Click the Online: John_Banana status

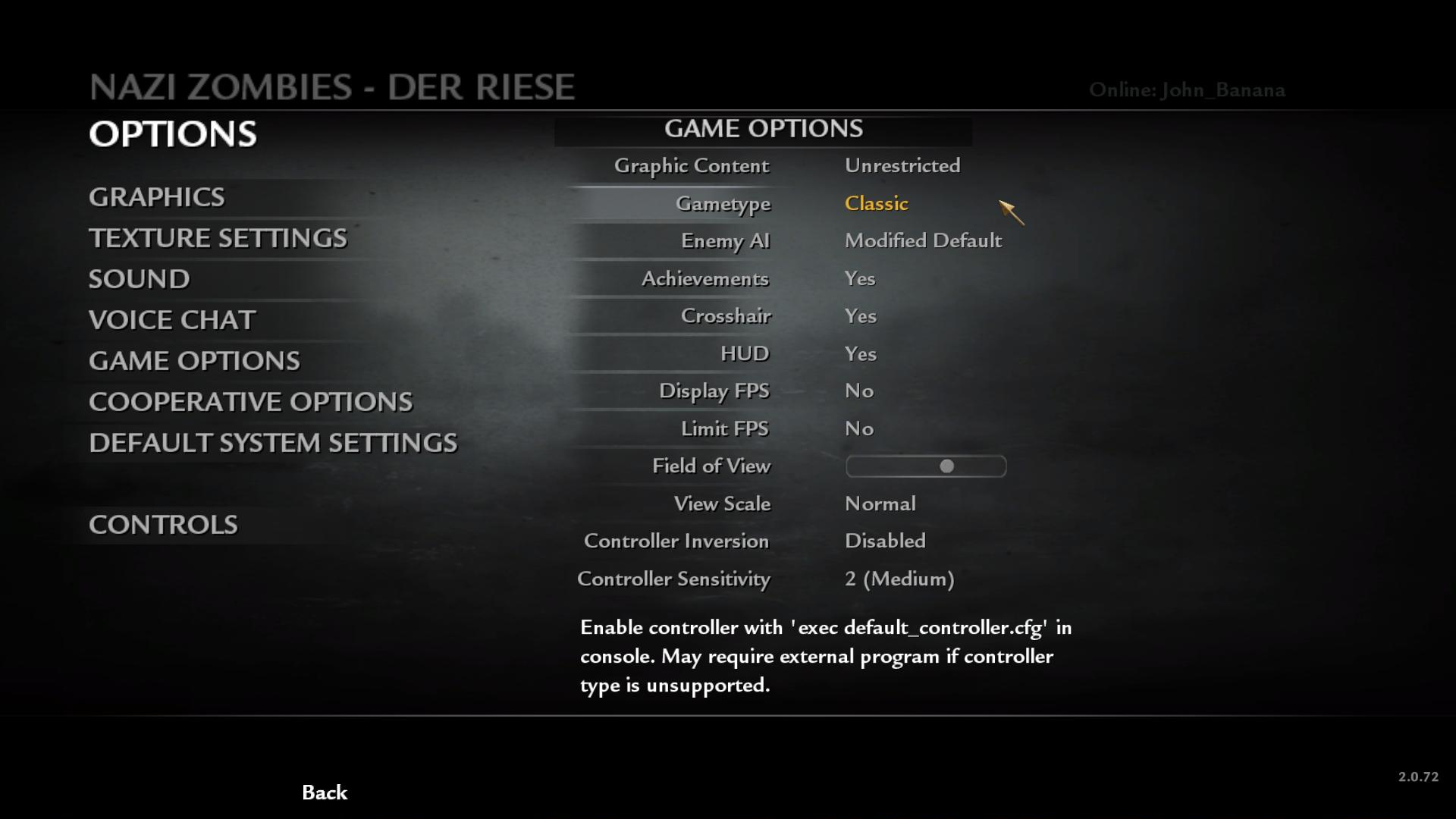coord(1188,89)
